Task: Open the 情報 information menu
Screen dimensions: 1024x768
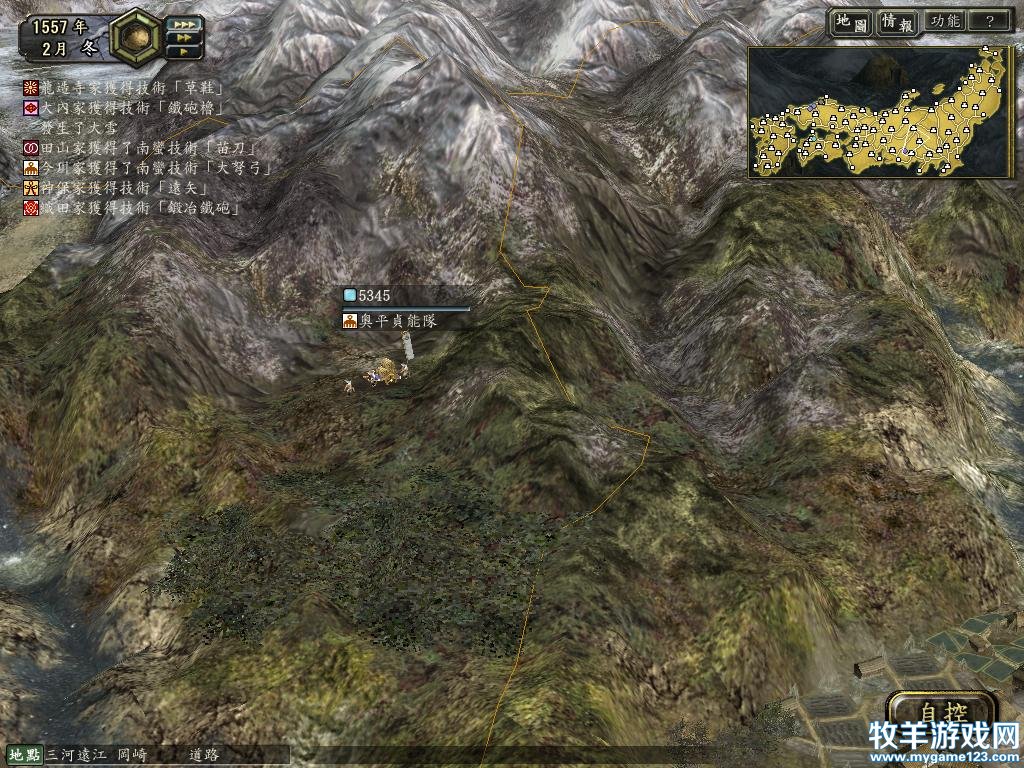Action: tap(897, 21)
